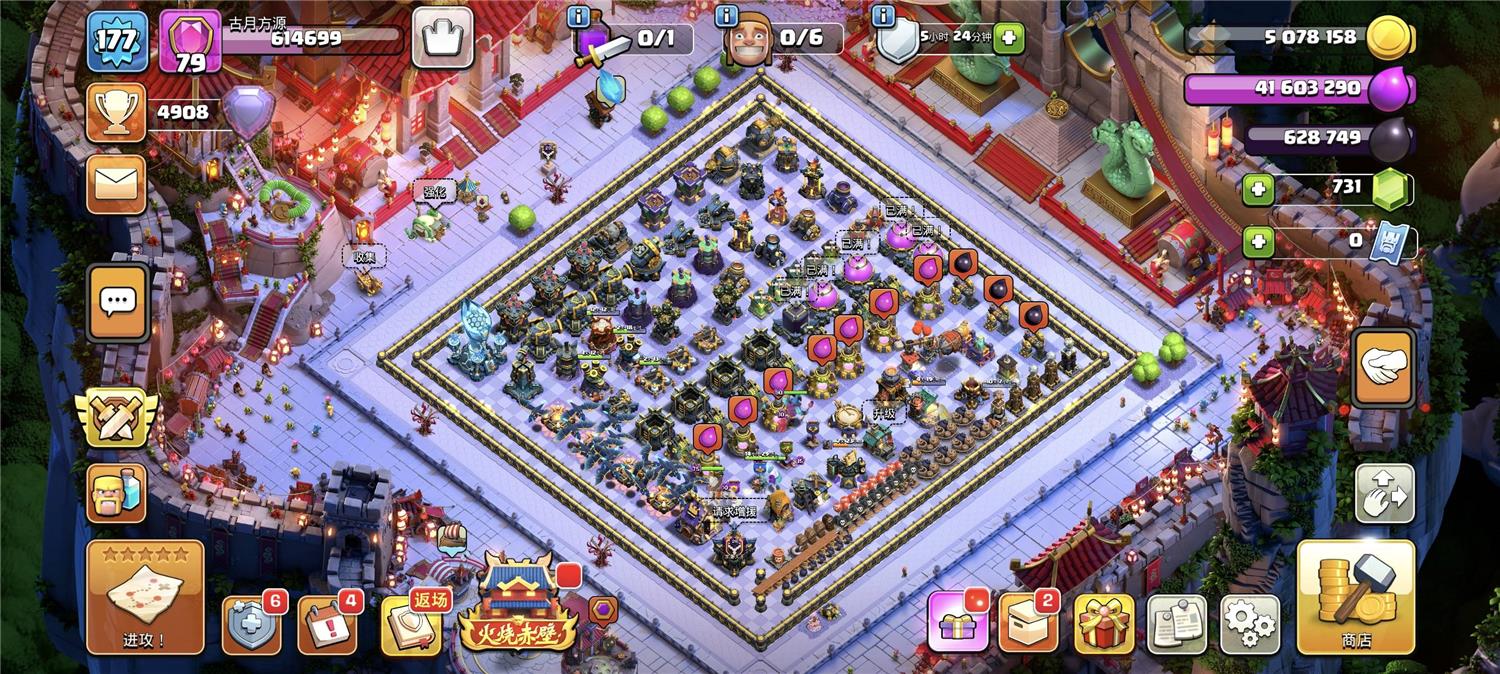Image resolution: width=1500 pixels, height=674 pixels.
Task: Start an attack with the 进攻 map button
Action: click(x=145, y=597)
